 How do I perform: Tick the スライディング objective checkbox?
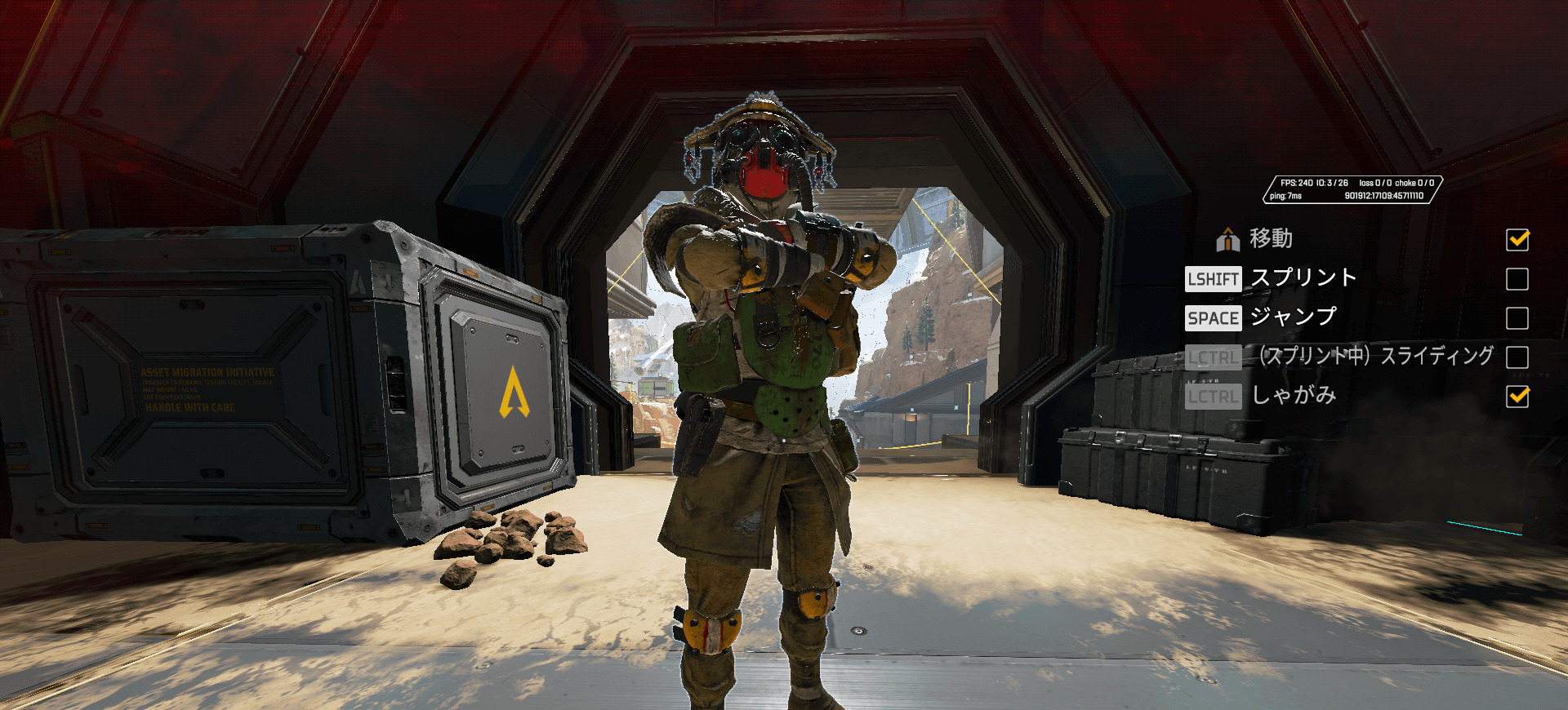(1517, 357)
